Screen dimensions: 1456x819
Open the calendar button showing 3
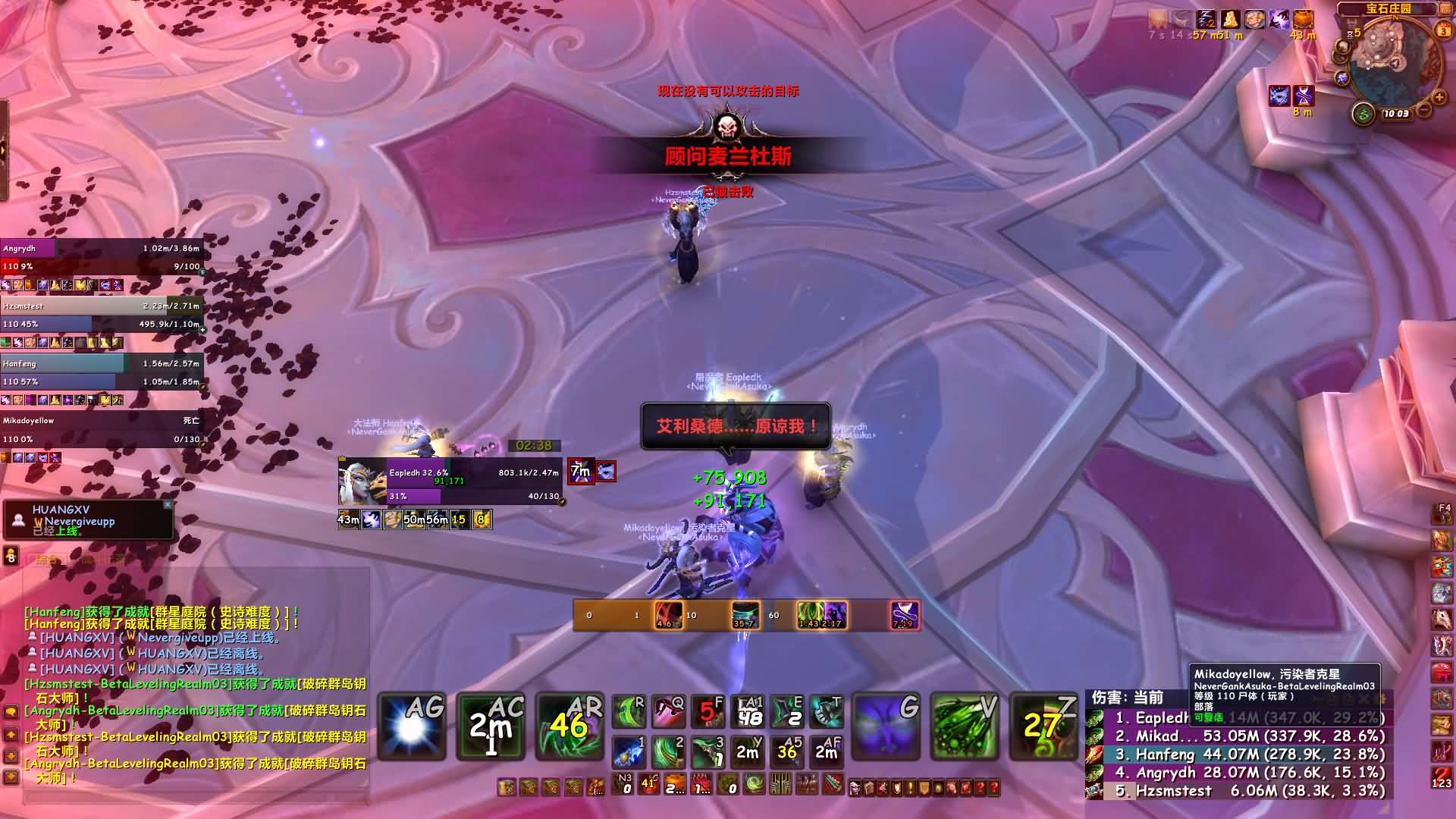(x=1442, y=30)
